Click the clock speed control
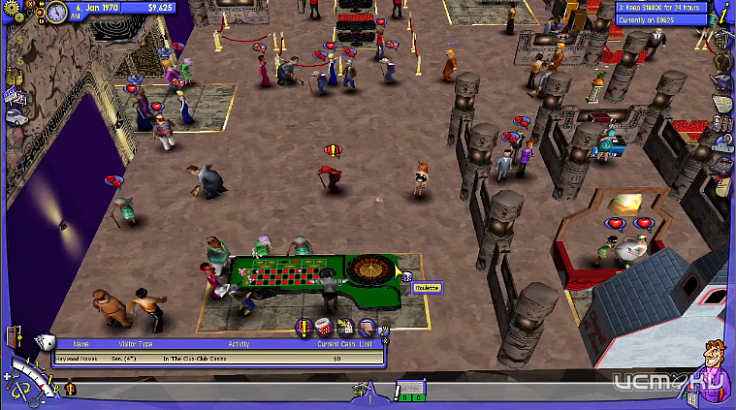Viewport: 736px width, 410px height. (x=56, y=12)
